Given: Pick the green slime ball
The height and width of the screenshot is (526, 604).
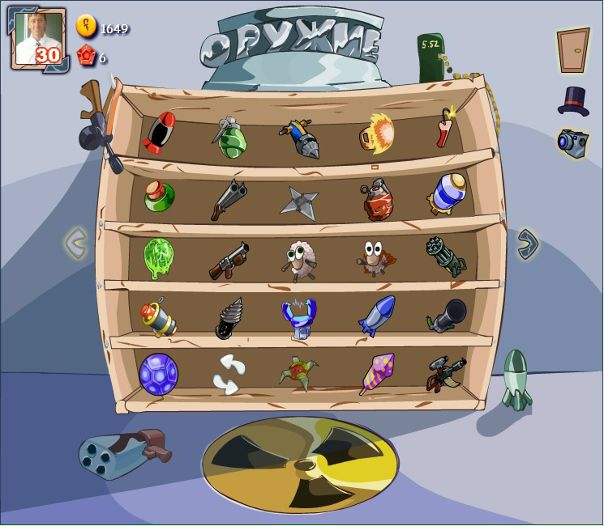Looking at the screenshot, I should pyautogui.click(x=158, y=256).
